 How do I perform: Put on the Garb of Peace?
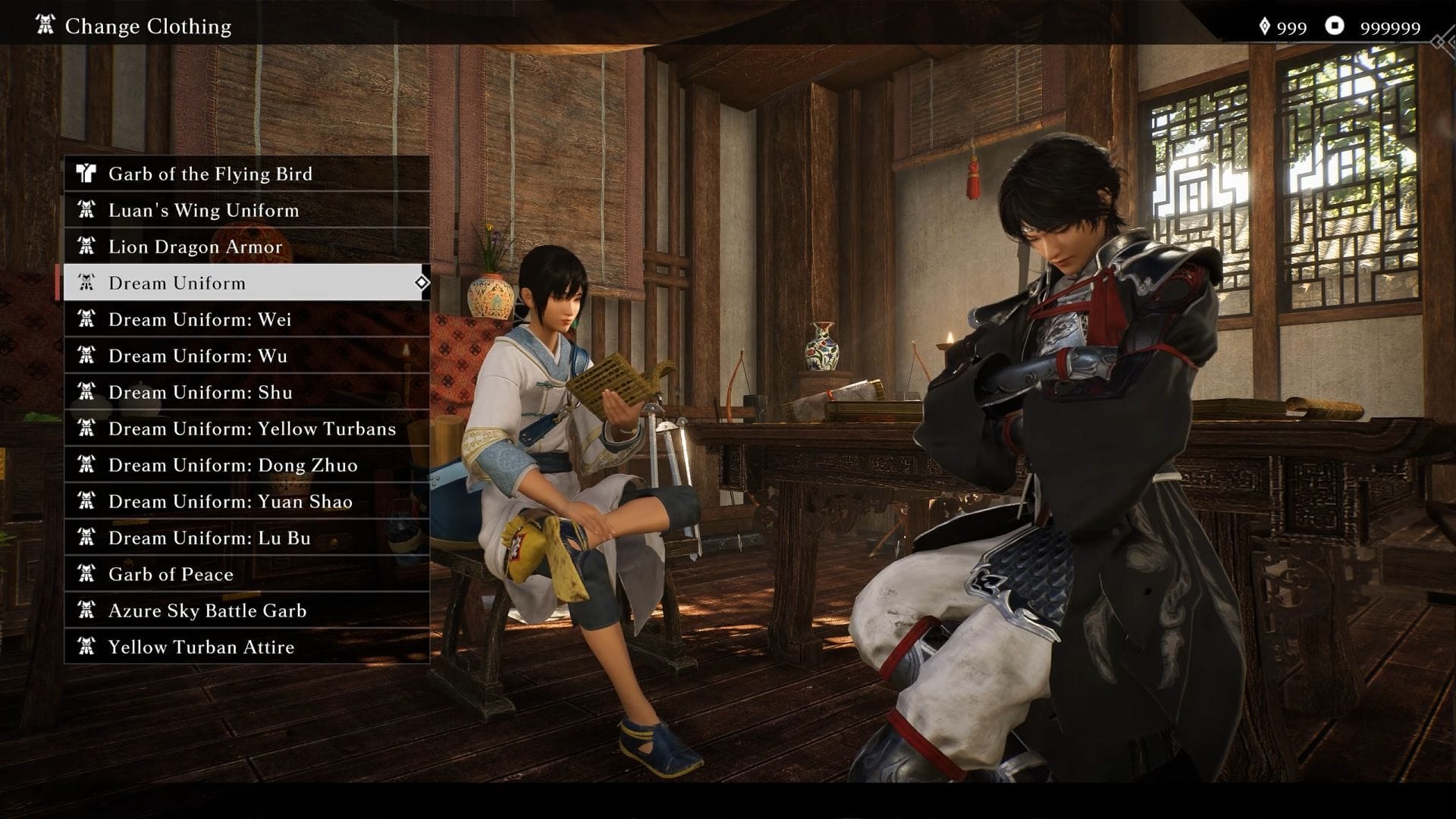[246, 574]
